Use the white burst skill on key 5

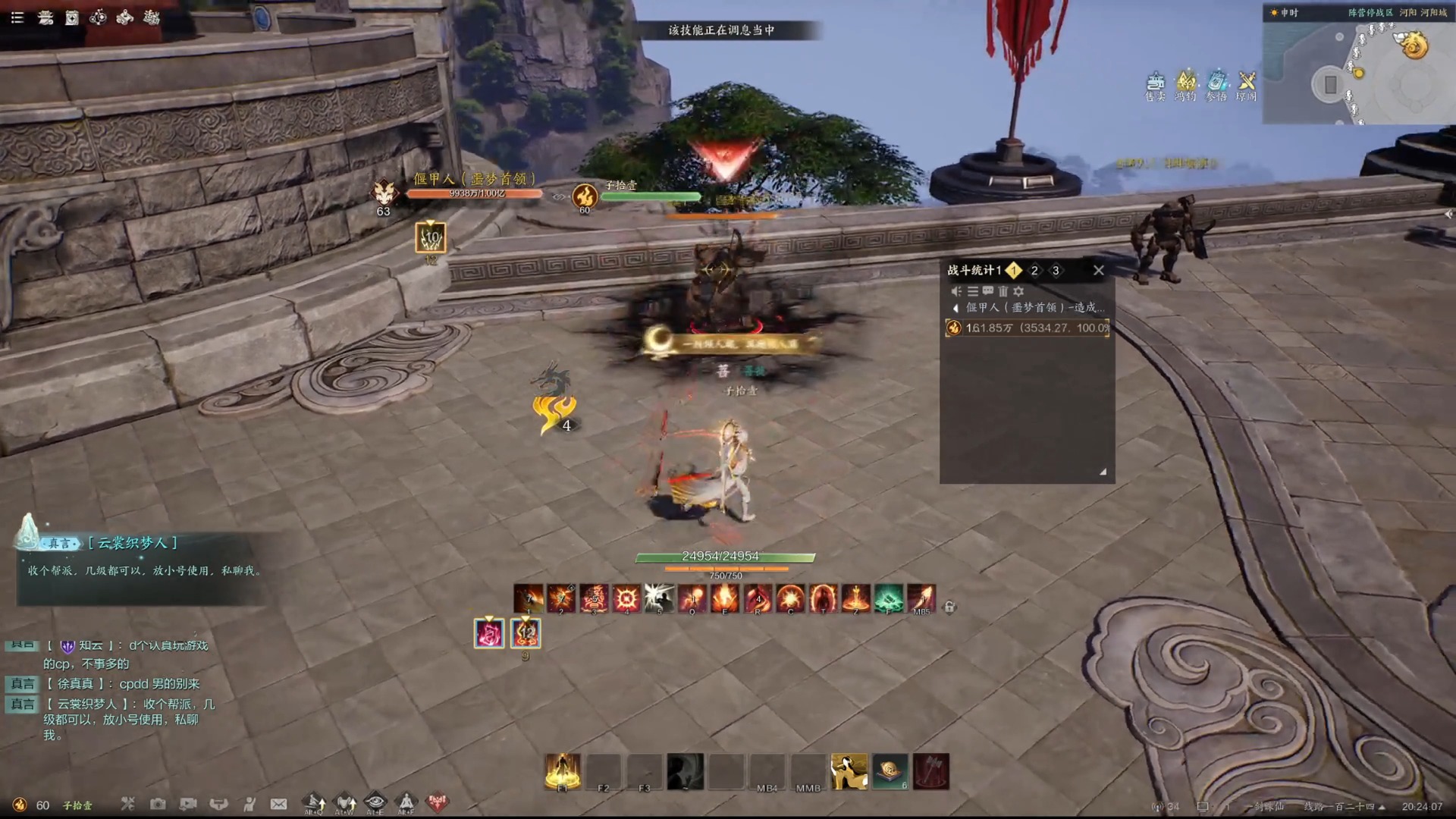(659, 598)
